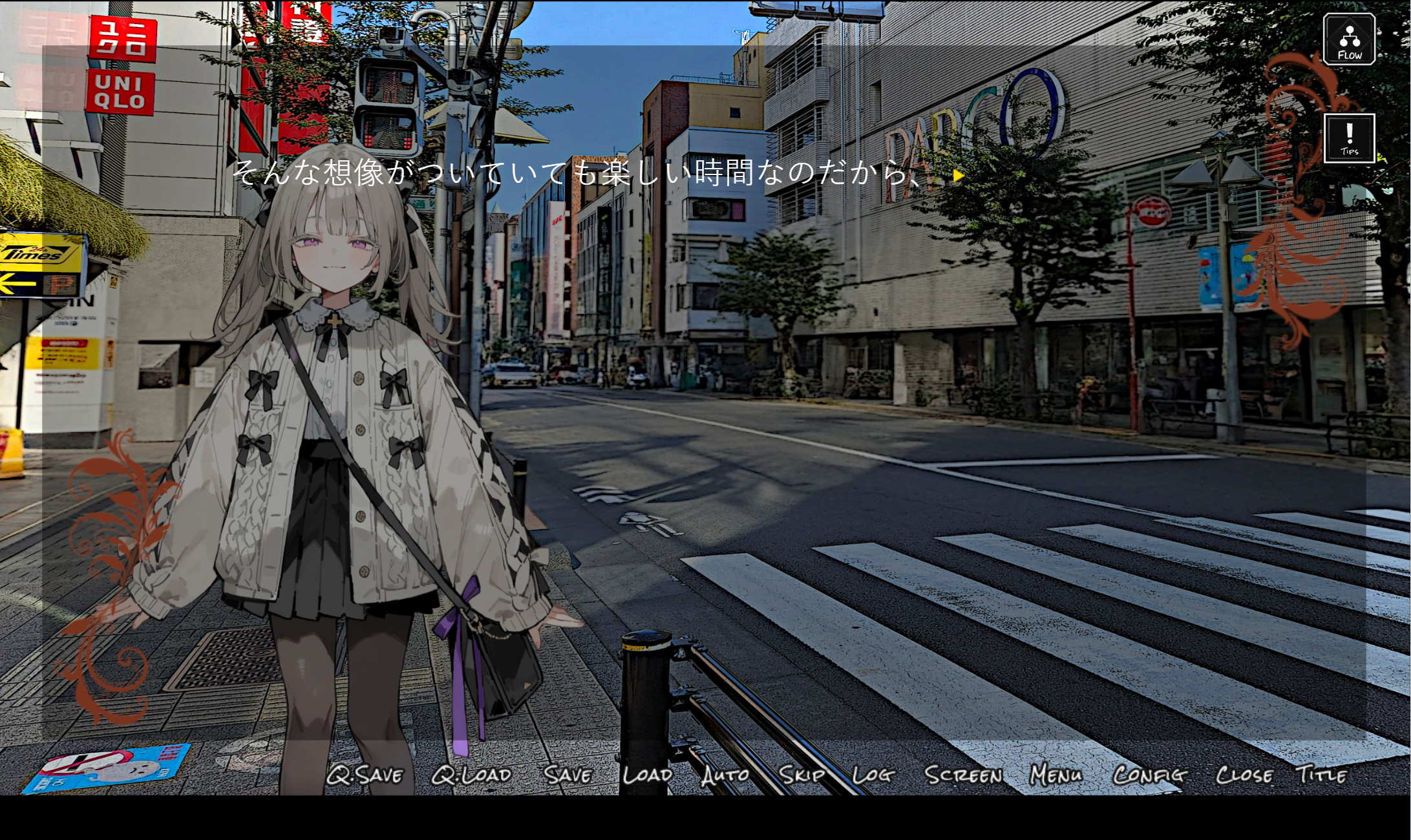Open the in-game Menu
Screen dimensions: 1411x840
(1054, 773)
